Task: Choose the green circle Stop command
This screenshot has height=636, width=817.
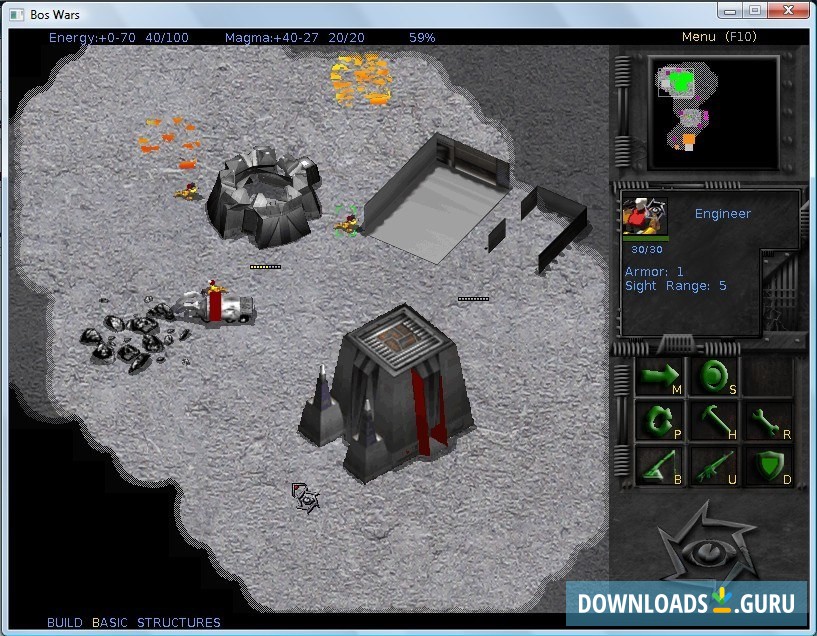Action: (x=715, y=376)
